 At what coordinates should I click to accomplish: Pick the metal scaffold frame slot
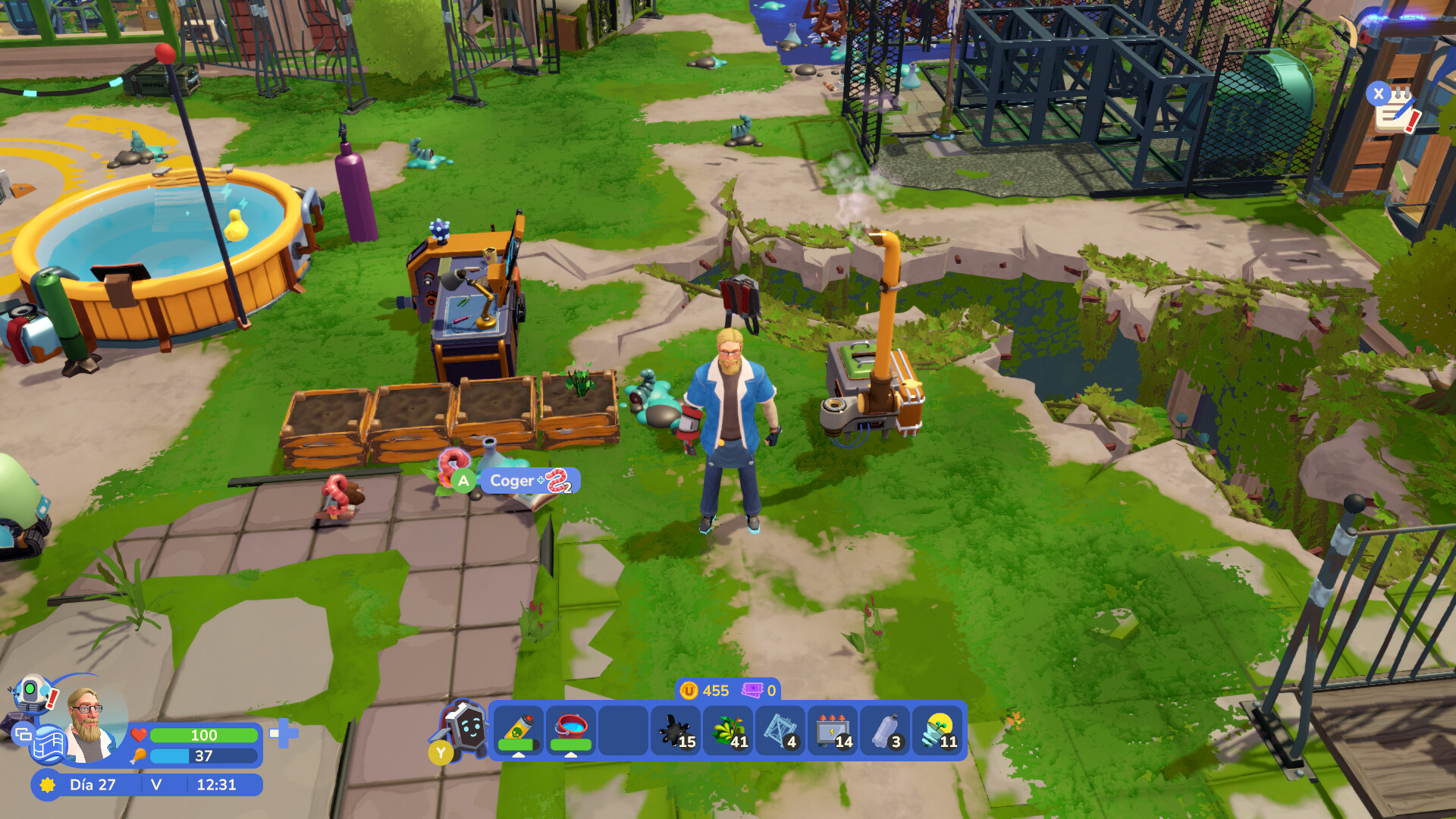click(780, 731)
